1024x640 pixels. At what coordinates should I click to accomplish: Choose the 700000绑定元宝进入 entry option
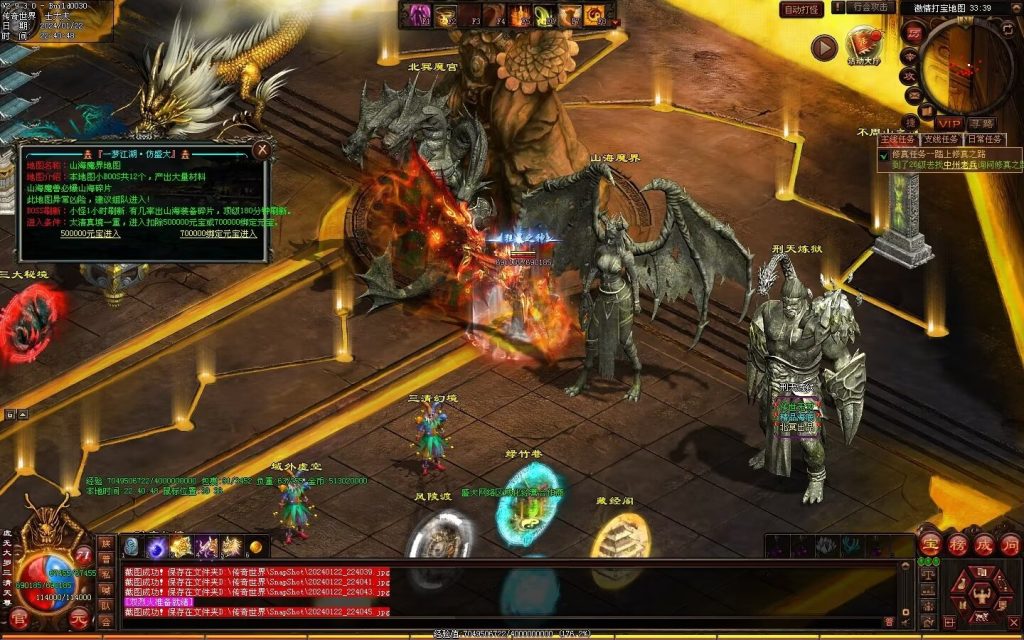coord(218,233)
